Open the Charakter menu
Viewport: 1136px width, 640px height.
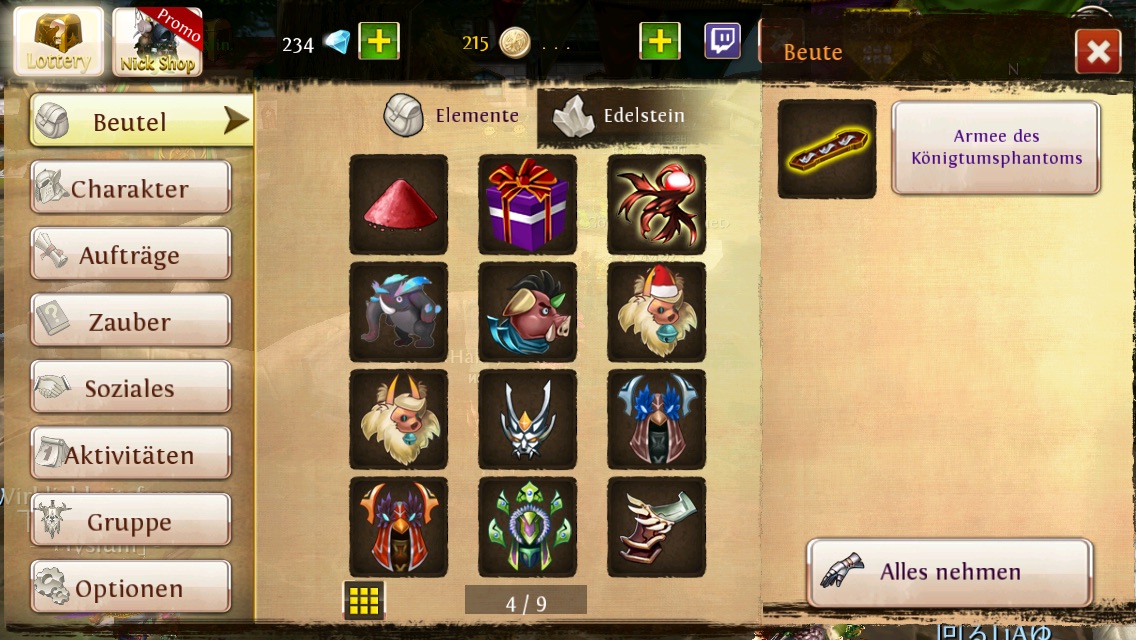(131, 188)
